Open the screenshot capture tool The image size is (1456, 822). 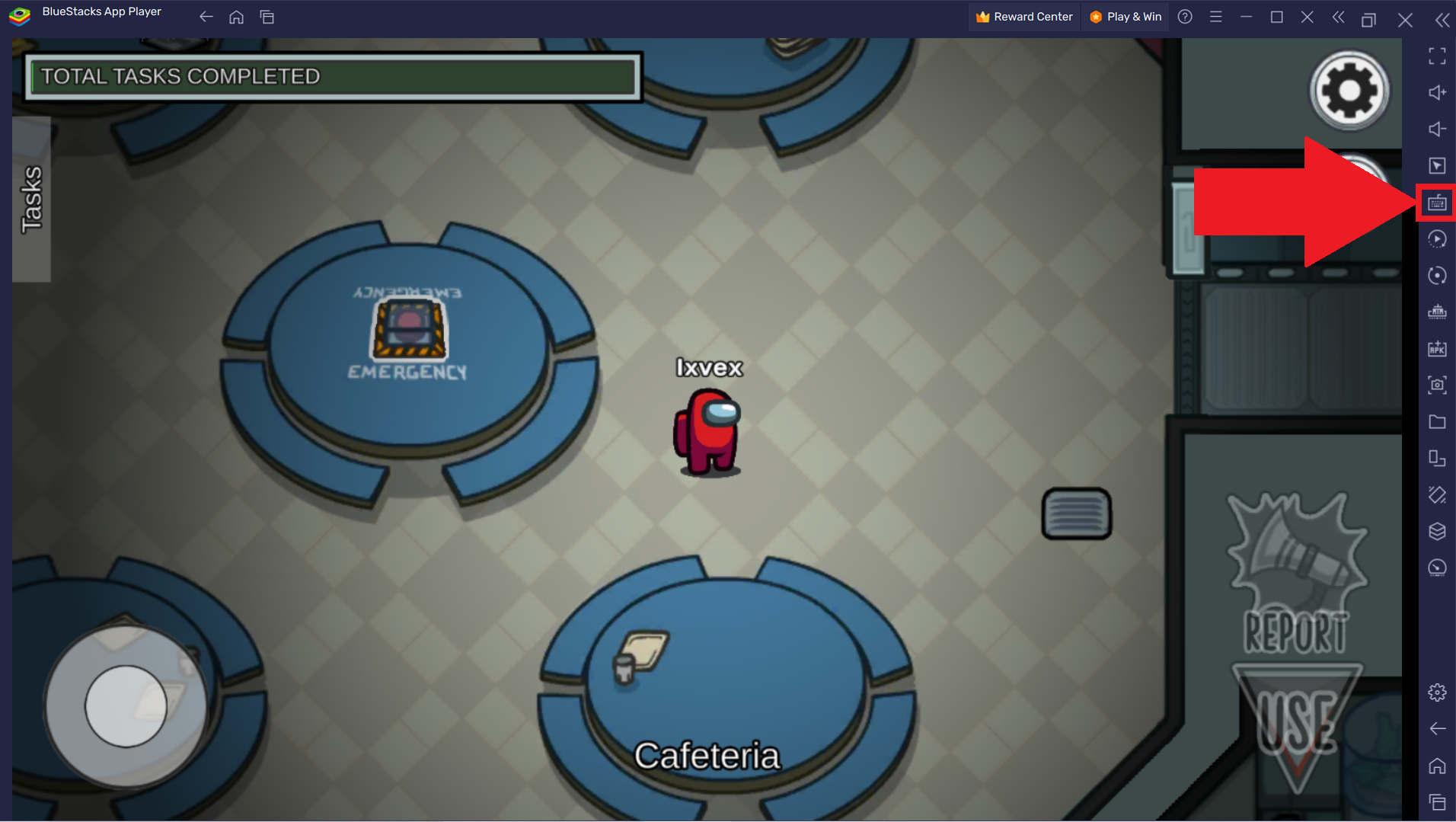pos(1438,385)
